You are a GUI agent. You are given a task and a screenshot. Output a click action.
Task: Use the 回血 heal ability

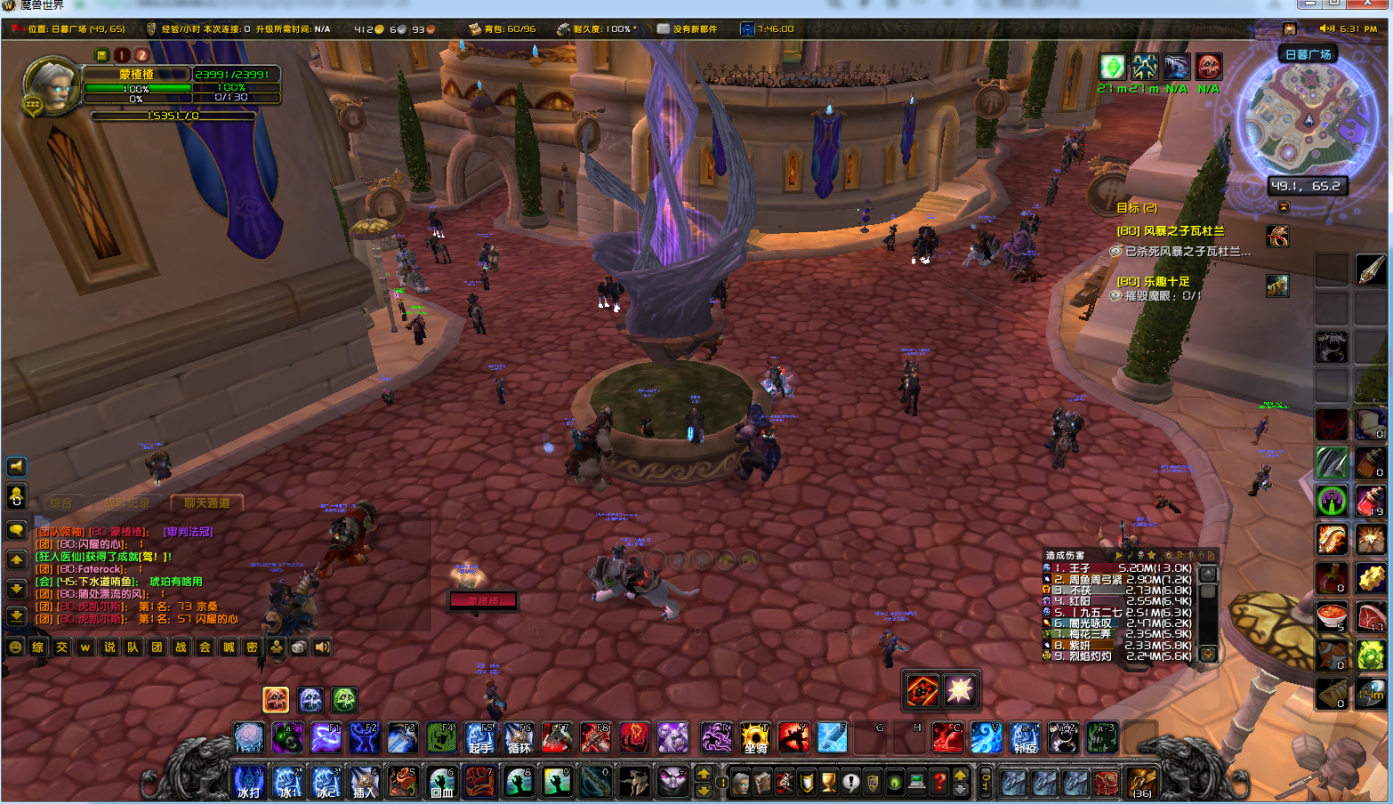(x=443, y=781)
